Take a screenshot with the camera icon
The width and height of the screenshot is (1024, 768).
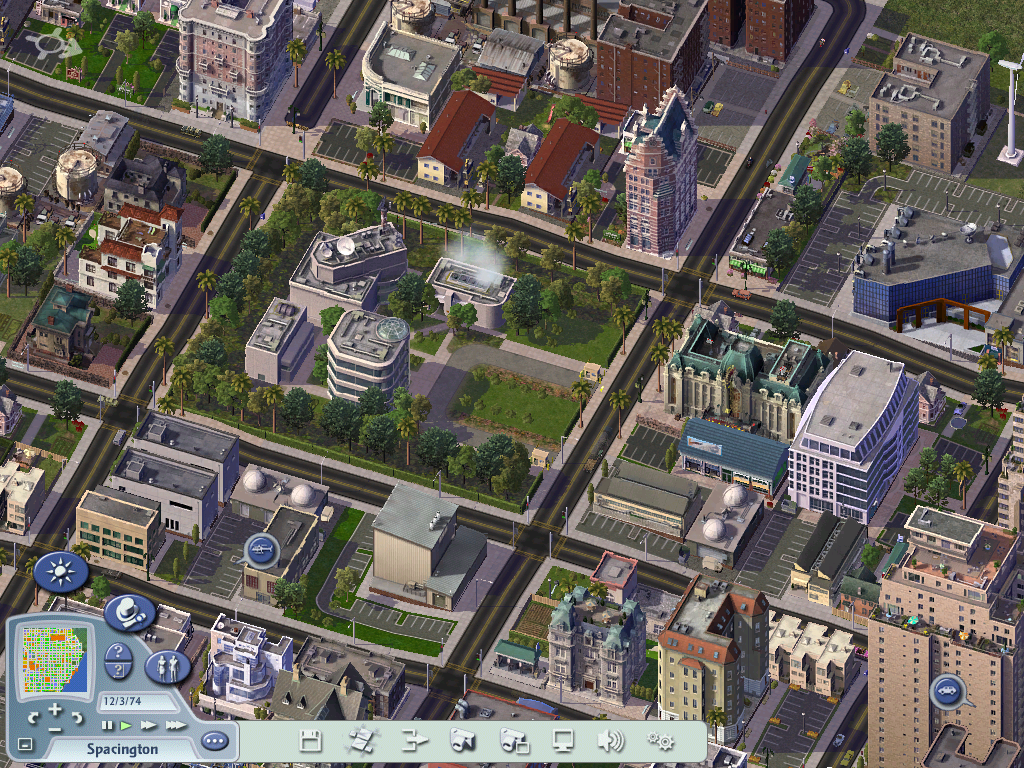(x=461, y=741)
